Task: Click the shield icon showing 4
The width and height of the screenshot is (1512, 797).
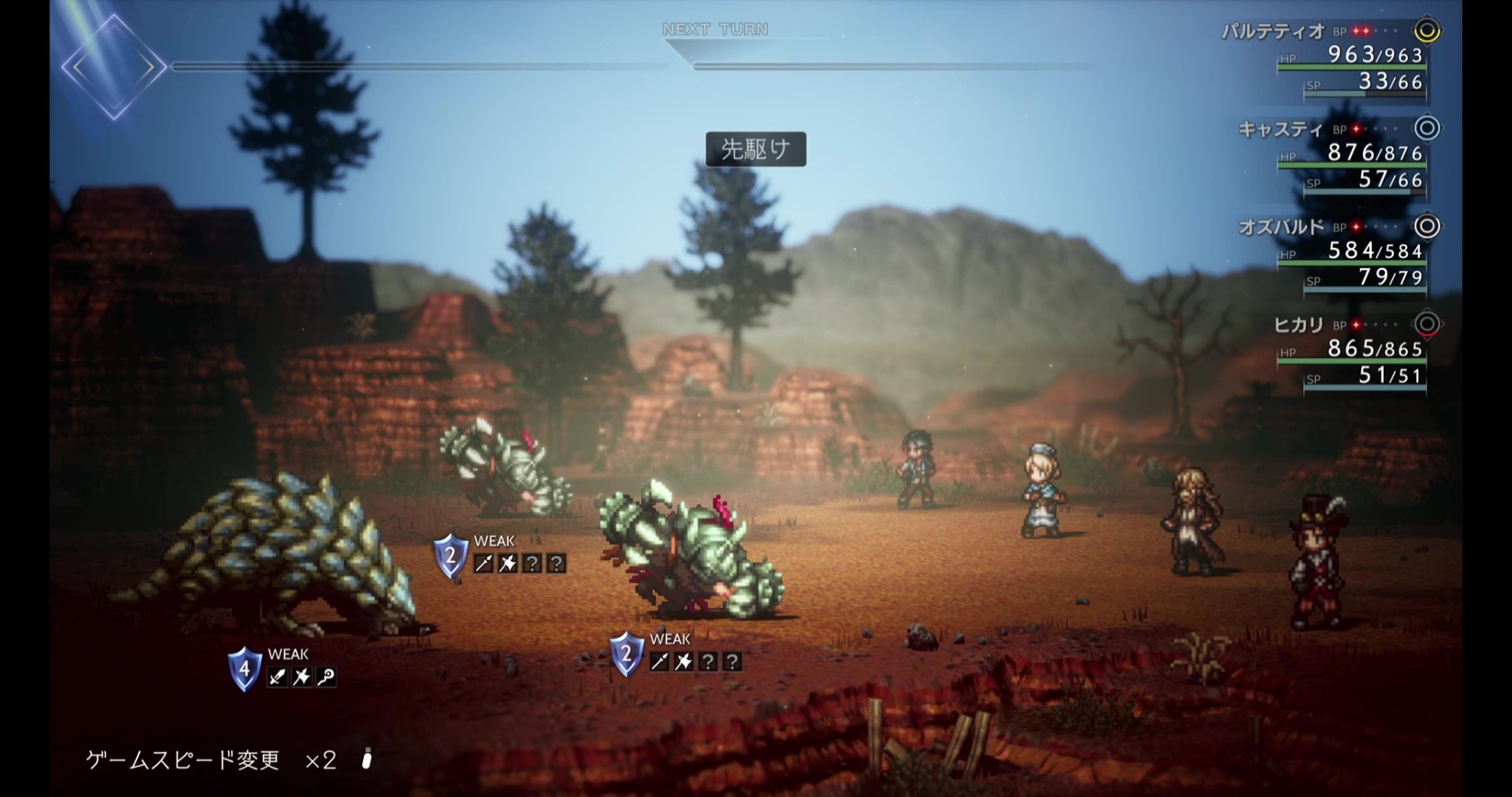Action: (245, 669)
